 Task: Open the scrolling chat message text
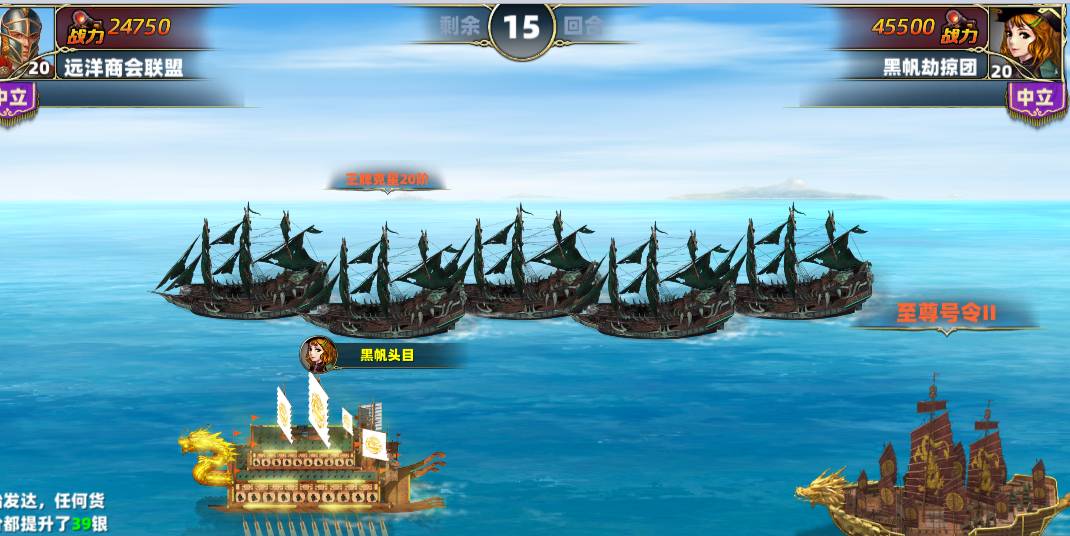click(x=54, y=511)
